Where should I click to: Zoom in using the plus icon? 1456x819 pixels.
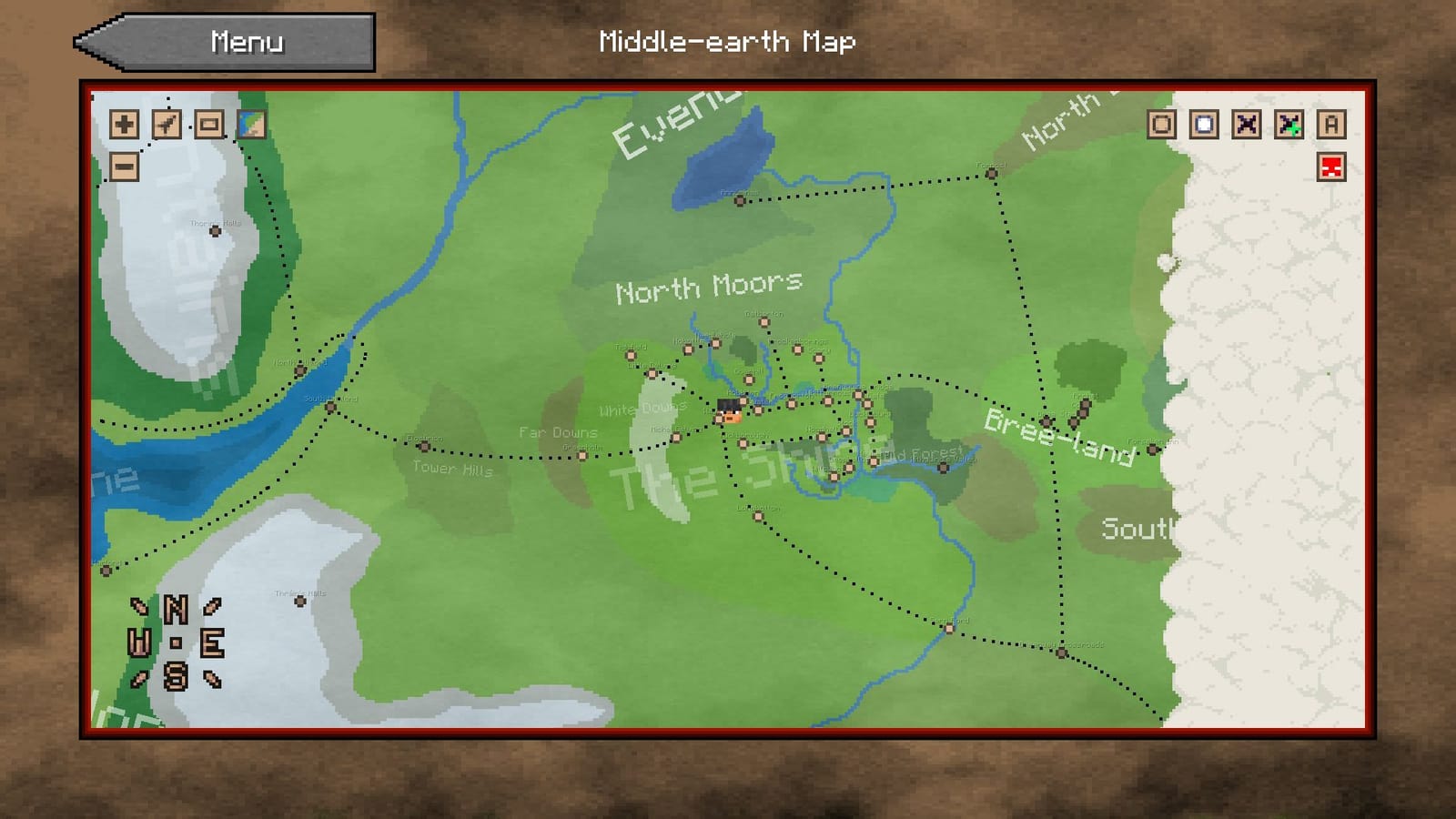[123, 126]
